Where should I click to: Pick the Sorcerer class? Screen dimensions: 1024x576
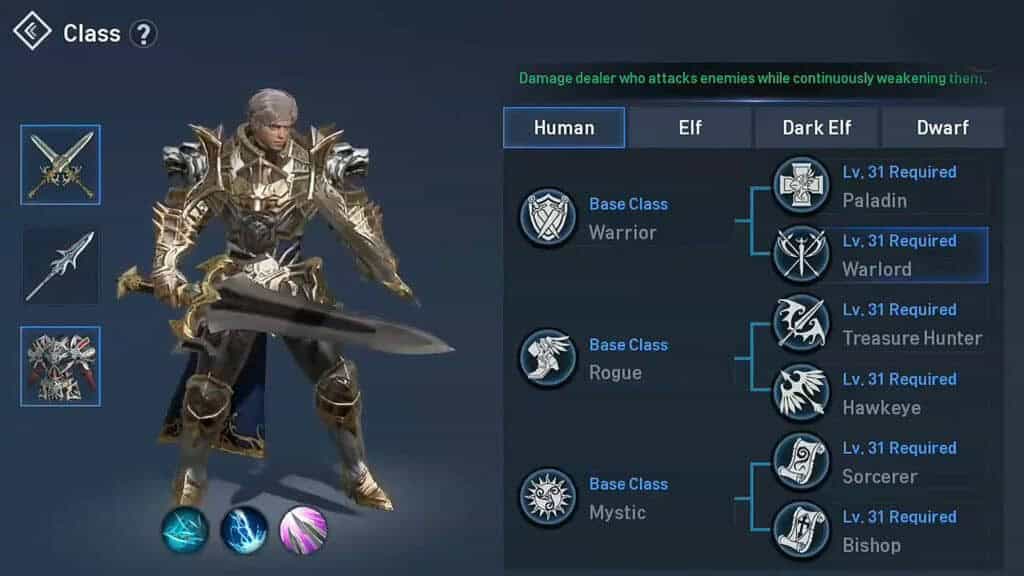878,462
